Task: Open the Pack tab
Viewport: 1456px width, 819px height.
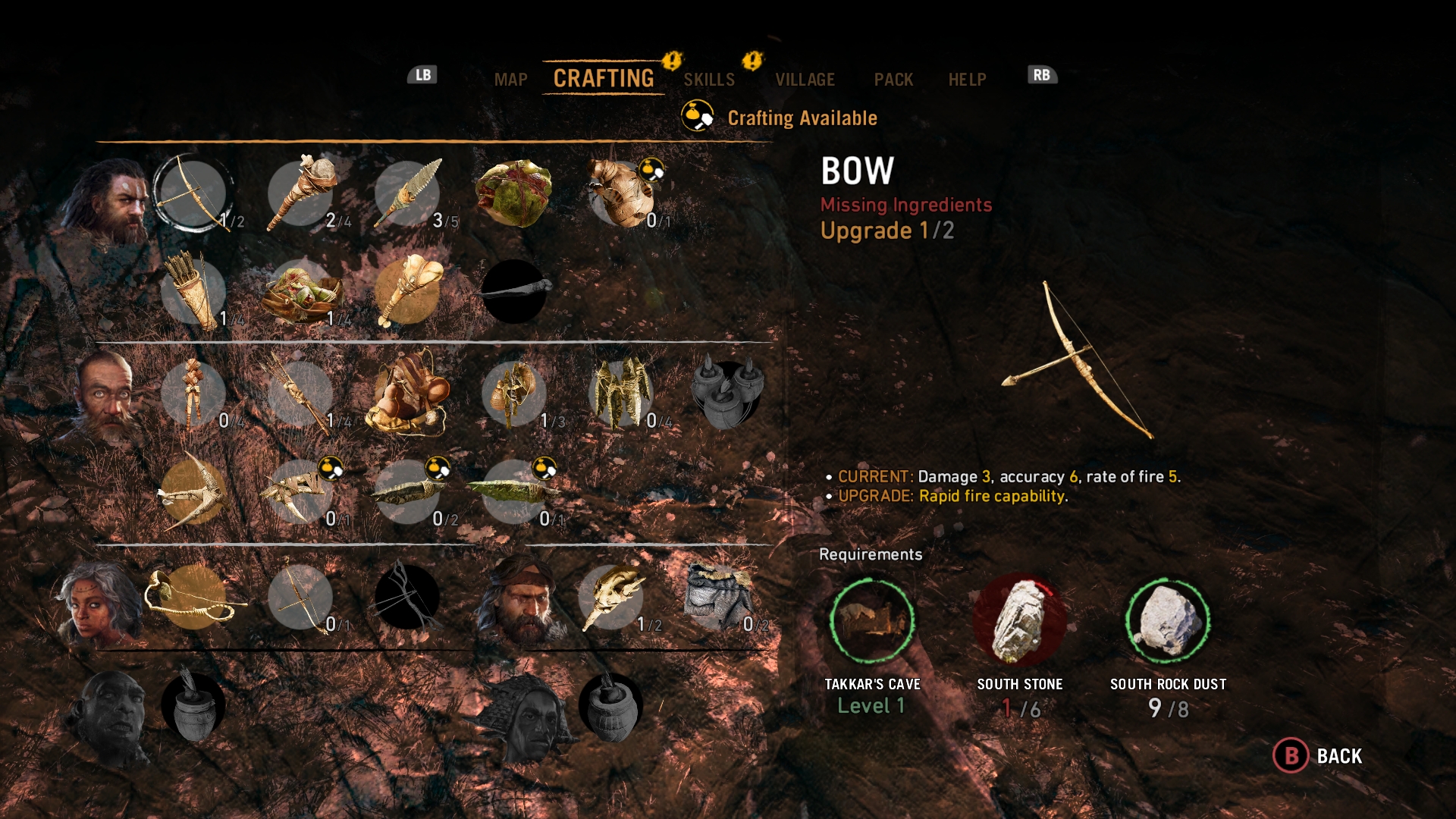Action: [893, 80]
